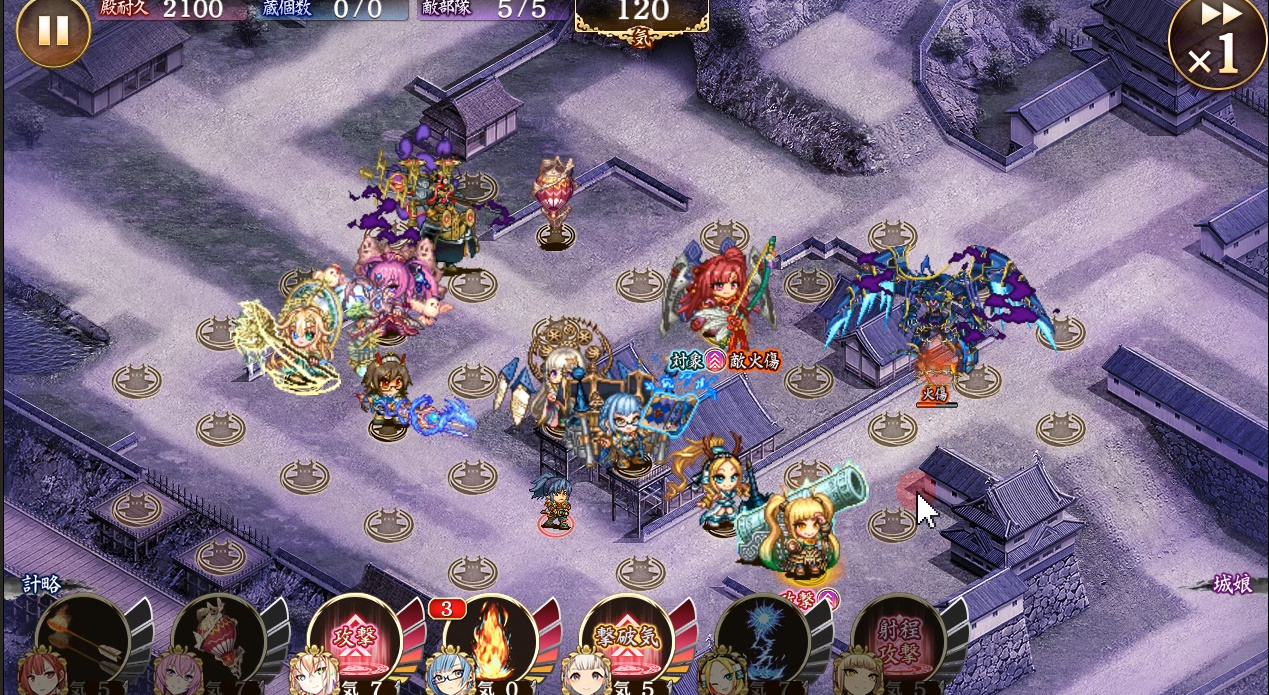Pause the battle with the pause button

(53, 31)
